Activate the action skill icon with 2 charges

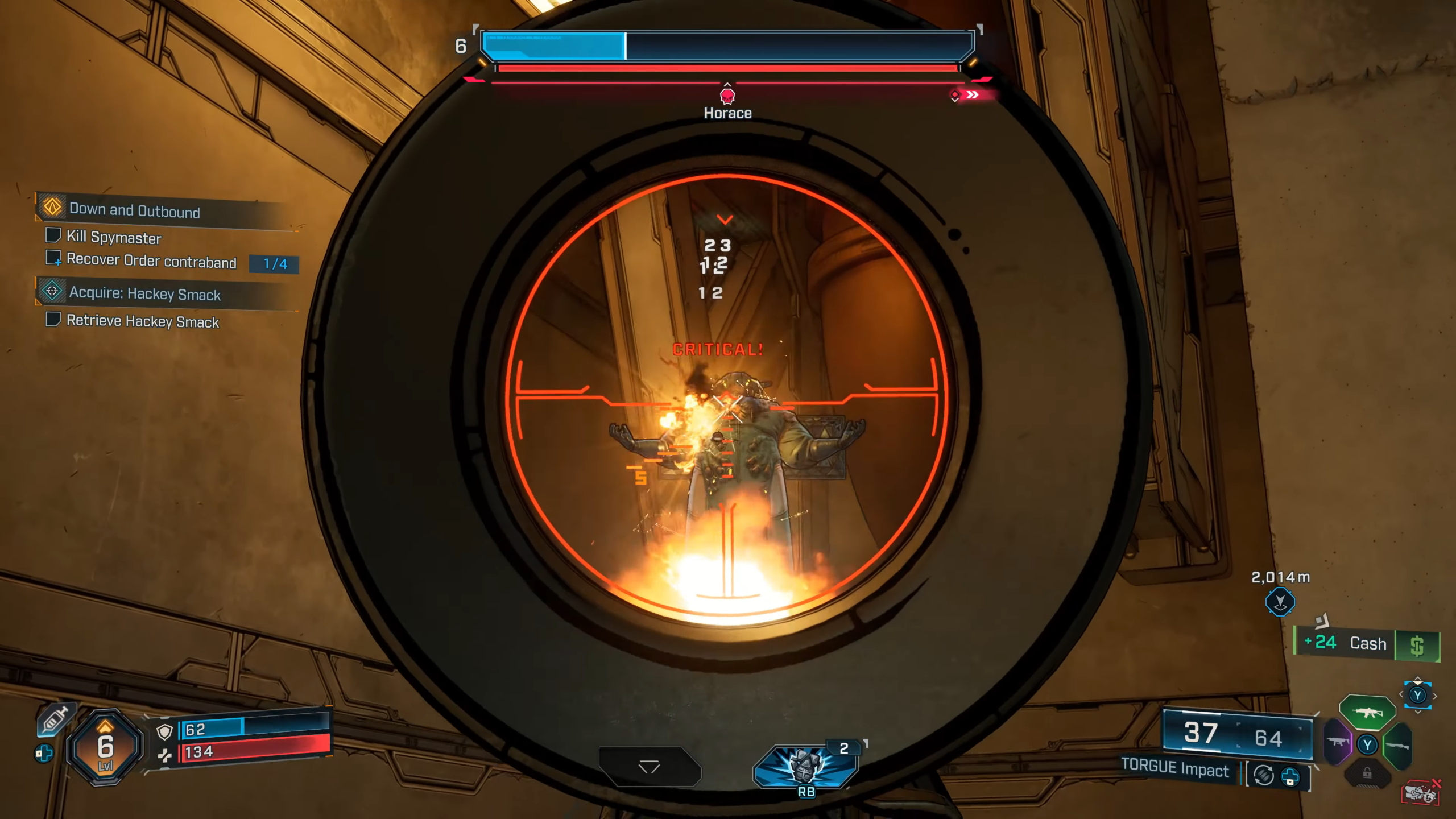coord(805,766)
